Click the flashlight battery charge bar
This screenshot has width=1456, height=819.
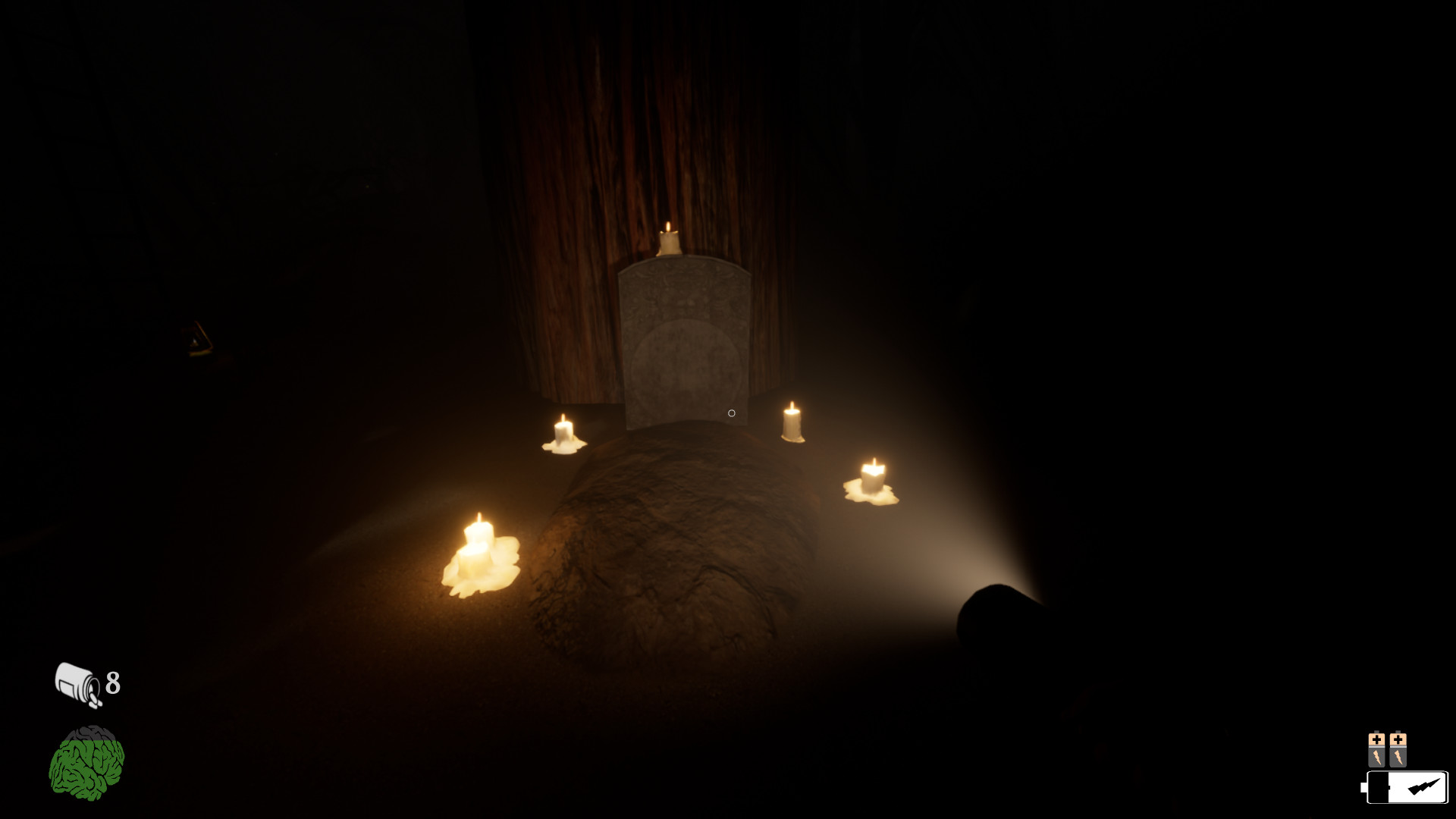[x=1407, y=787]
